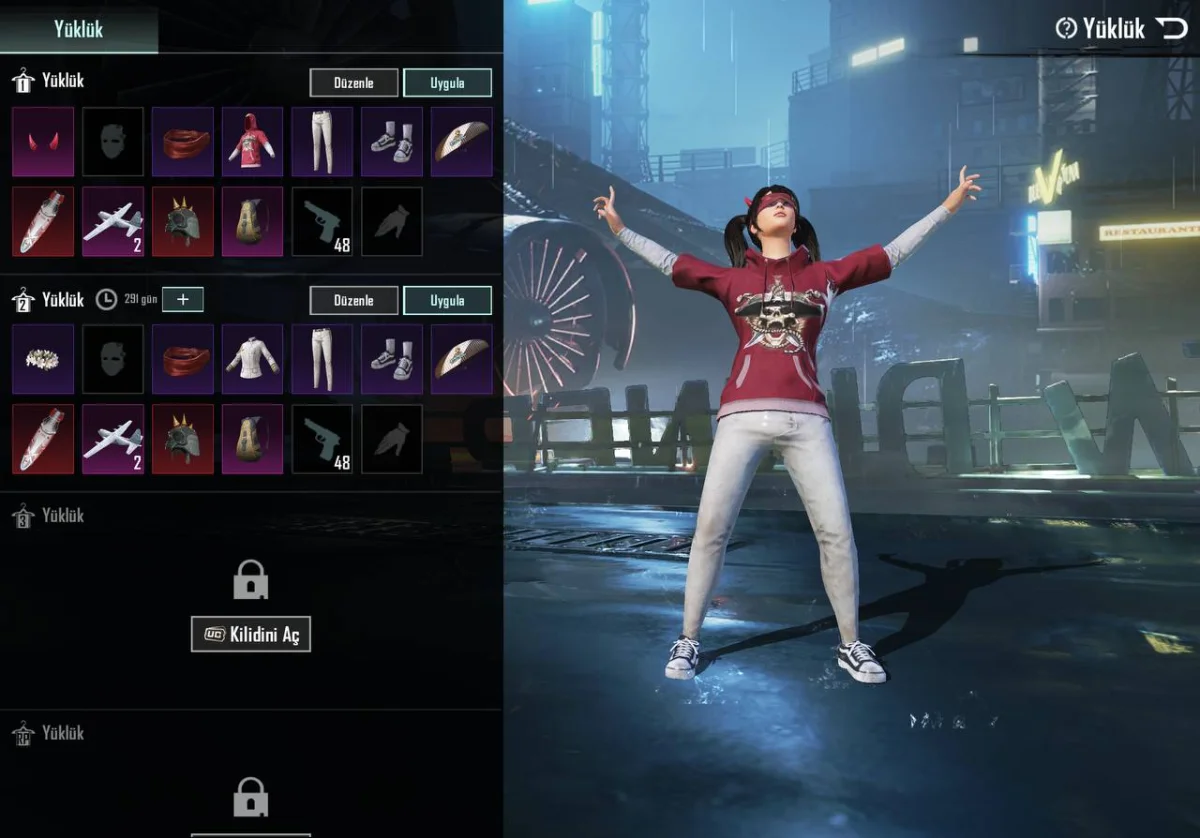Open the Yüklük tab header
The image size is (1200, 838).
tap(78, 28)
